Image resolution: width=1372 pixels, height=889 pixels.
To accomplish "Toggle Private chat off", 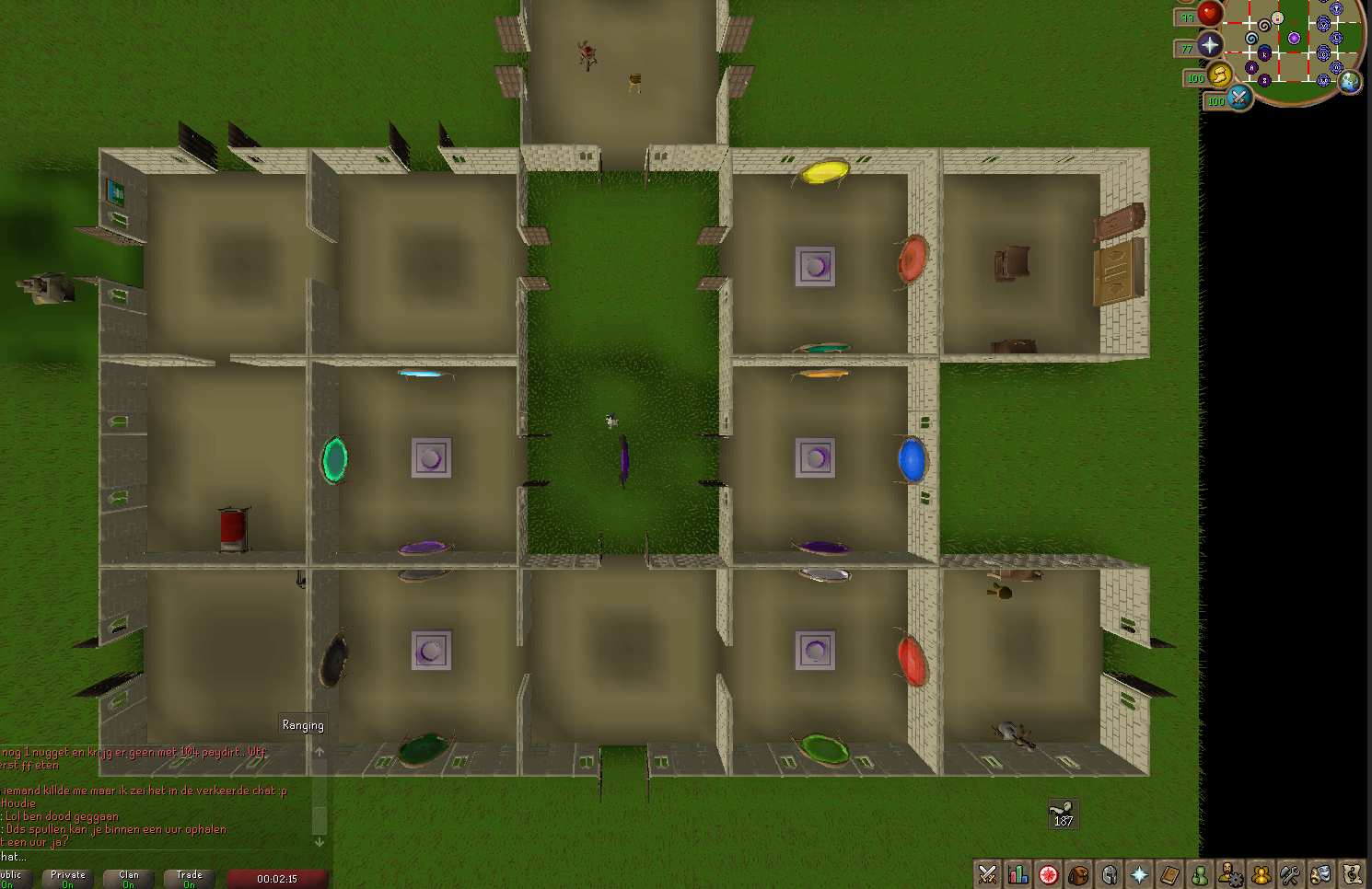I will [x=66, y=877].
